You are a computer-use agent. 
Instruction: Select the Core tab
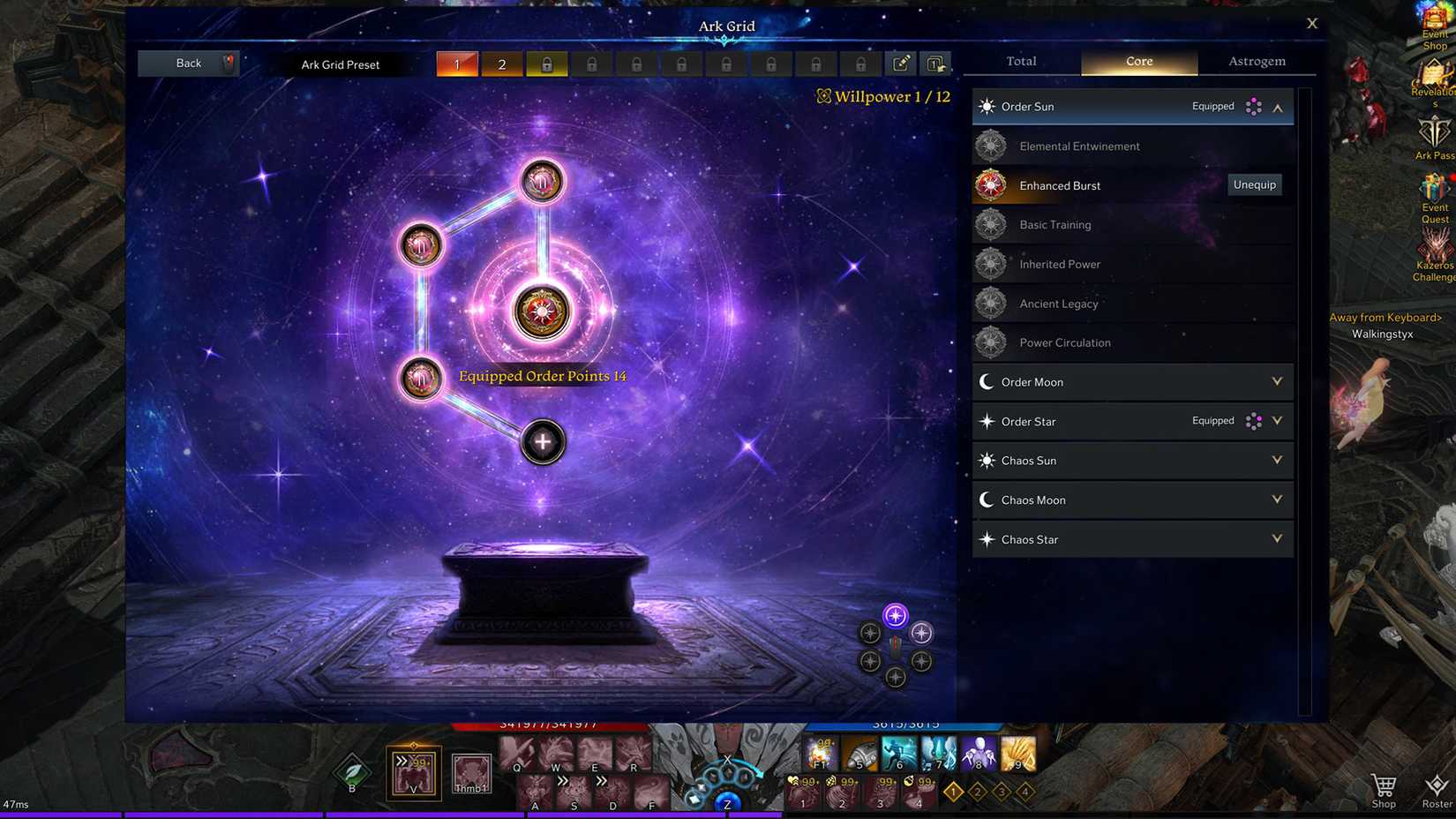[1138, 62]
